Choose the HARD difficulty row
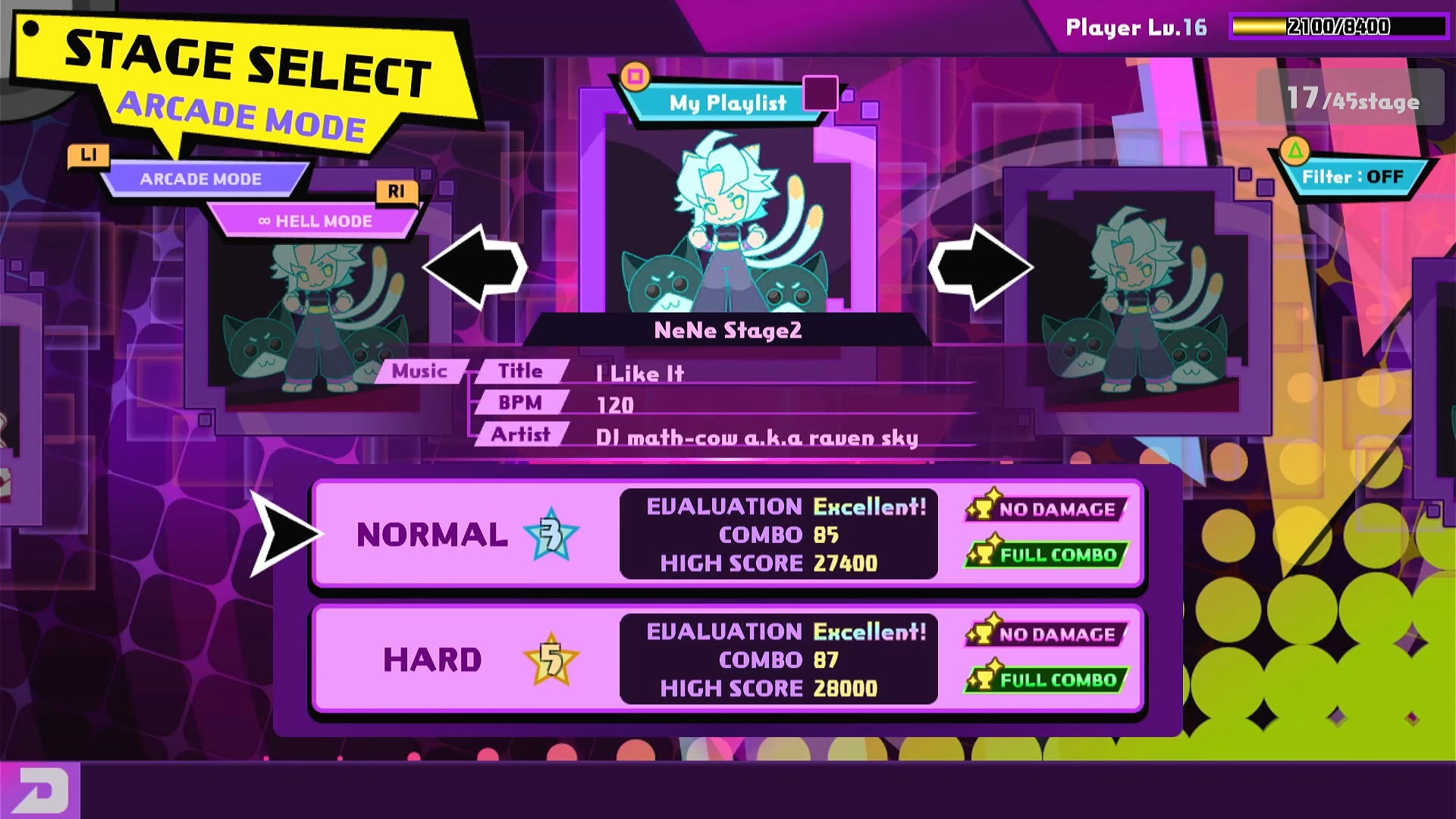The width and height of the screenshot is (1456, 819). point(726,659)
